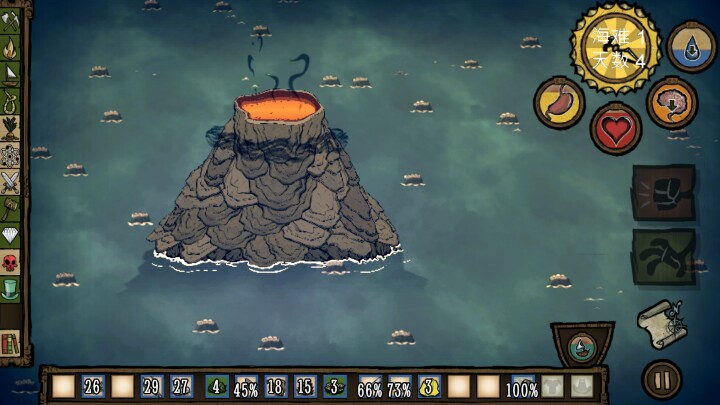The image size is (720, 405).
Task: Pick the 73% durability inventory item
Action: pyautogui.click(x=400, y=387)
